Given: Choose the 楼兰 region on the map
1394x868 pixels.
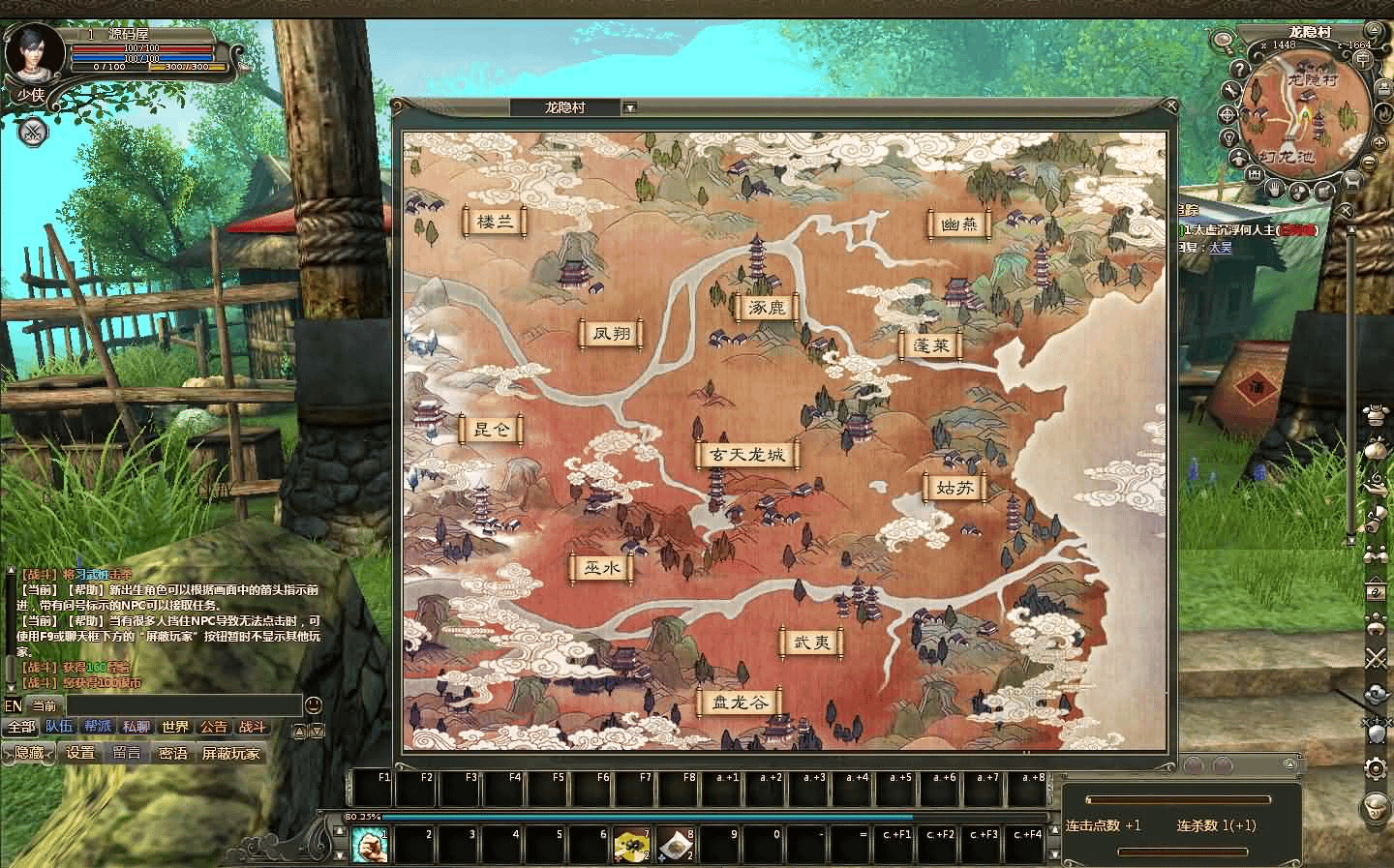Looking at the screenshot, I should [x=495, y=221].
